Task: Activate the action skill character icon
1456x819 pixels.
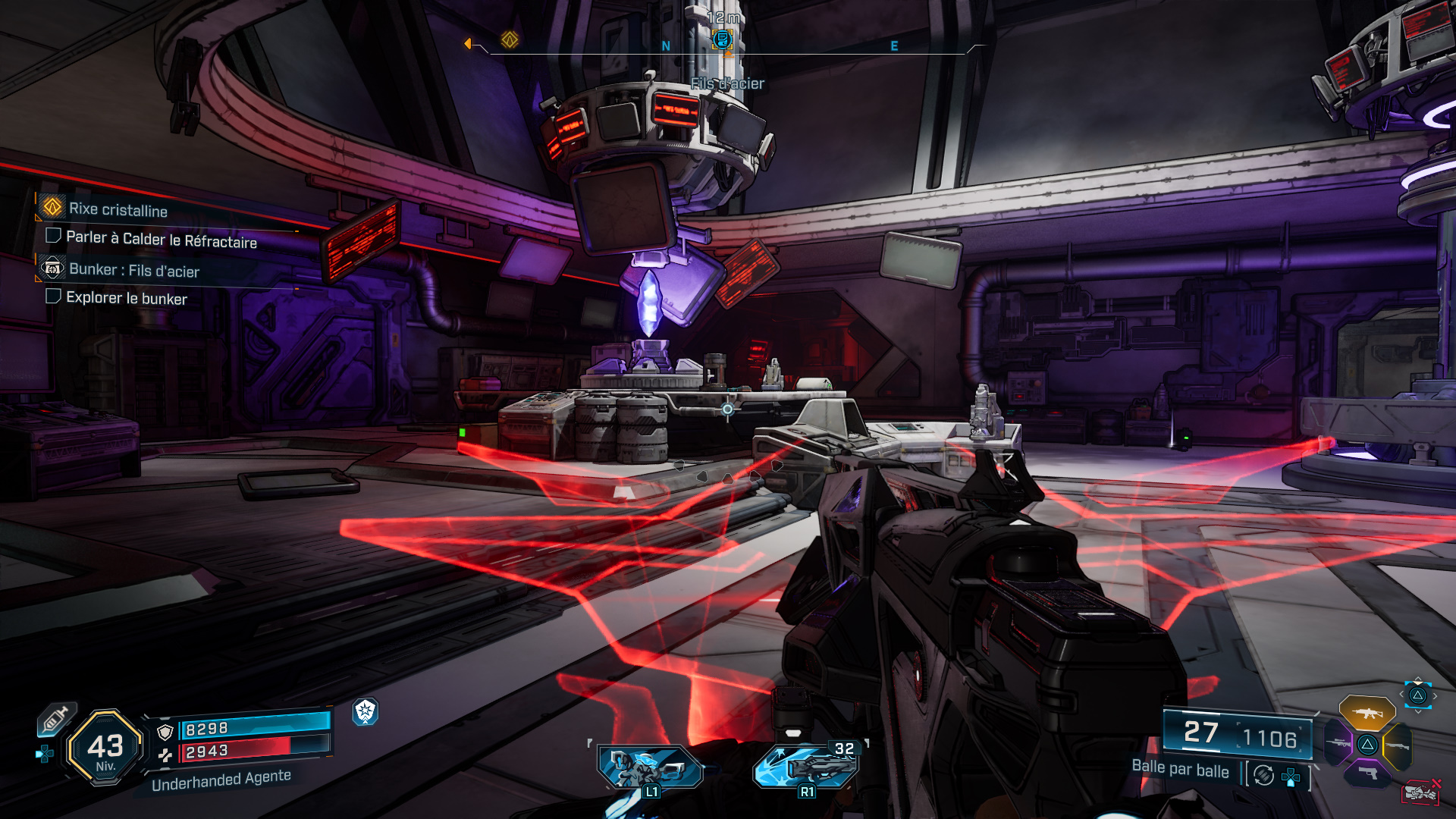Action: [649, 767]
